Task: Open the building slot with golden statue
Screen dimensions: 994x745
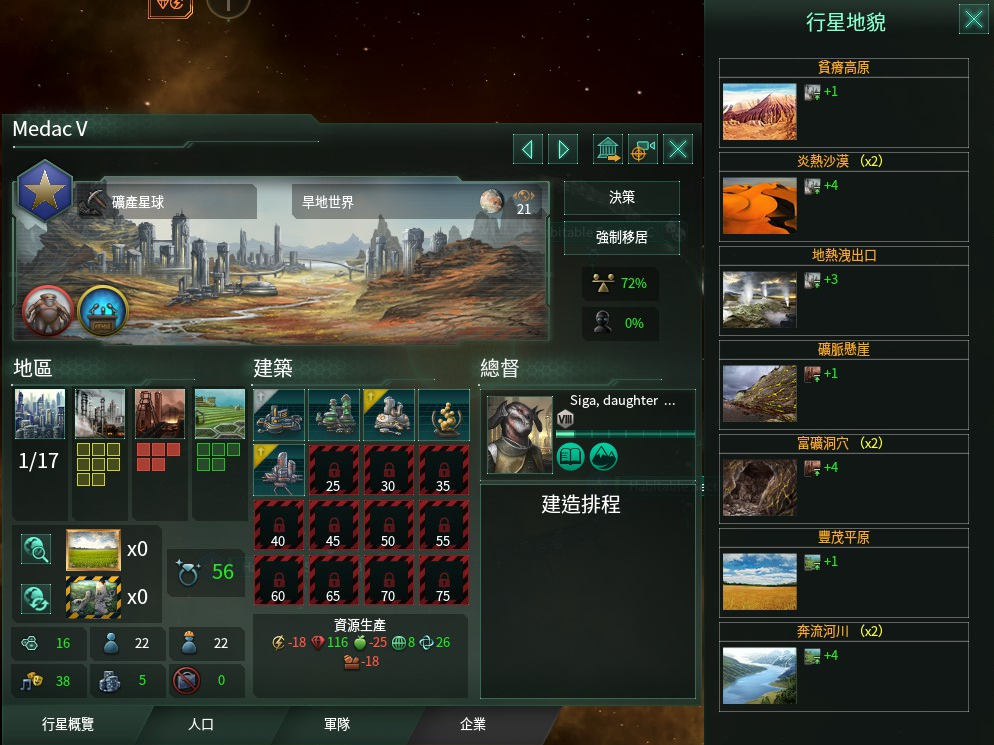Action: (x=443, y=414)
